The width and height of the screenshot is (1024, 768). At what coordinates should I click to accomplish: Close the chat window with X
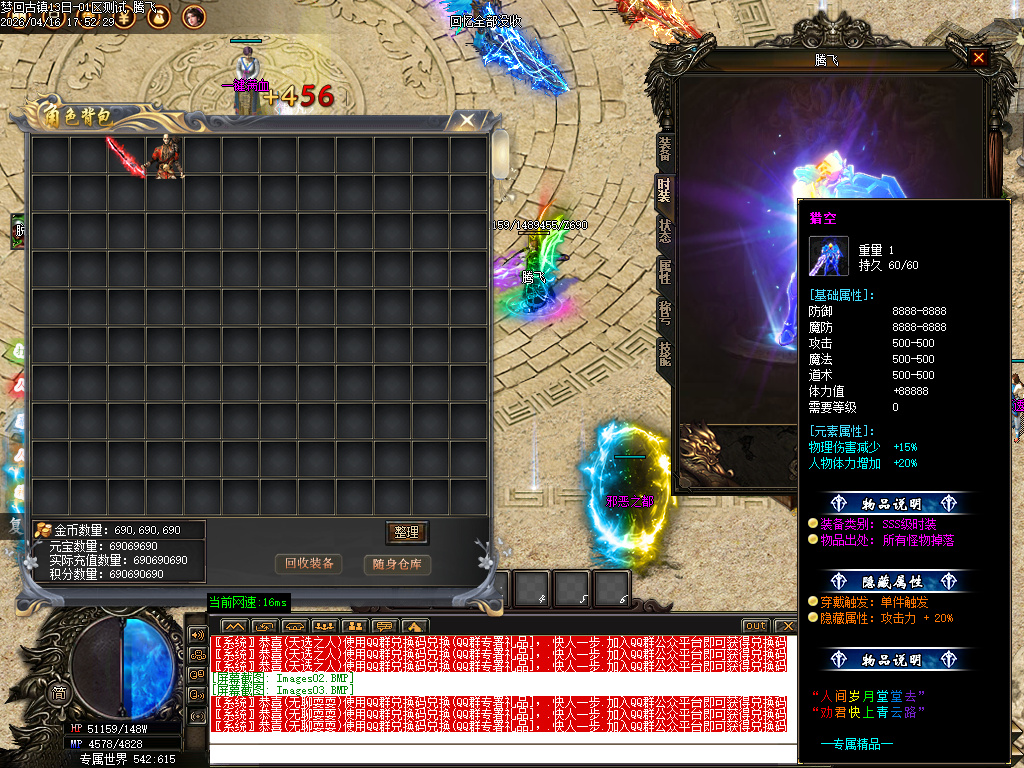[x=786, y=626]
